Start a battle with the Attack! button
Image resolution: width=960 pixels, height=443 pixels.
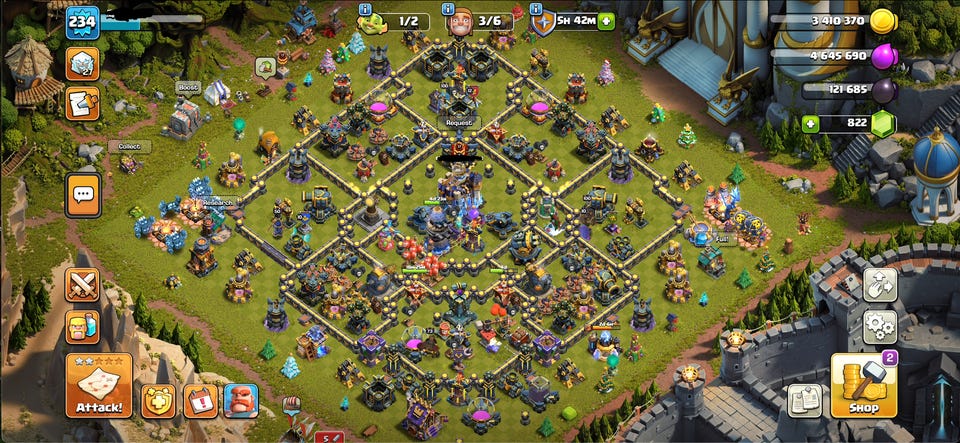coord(98,385)
